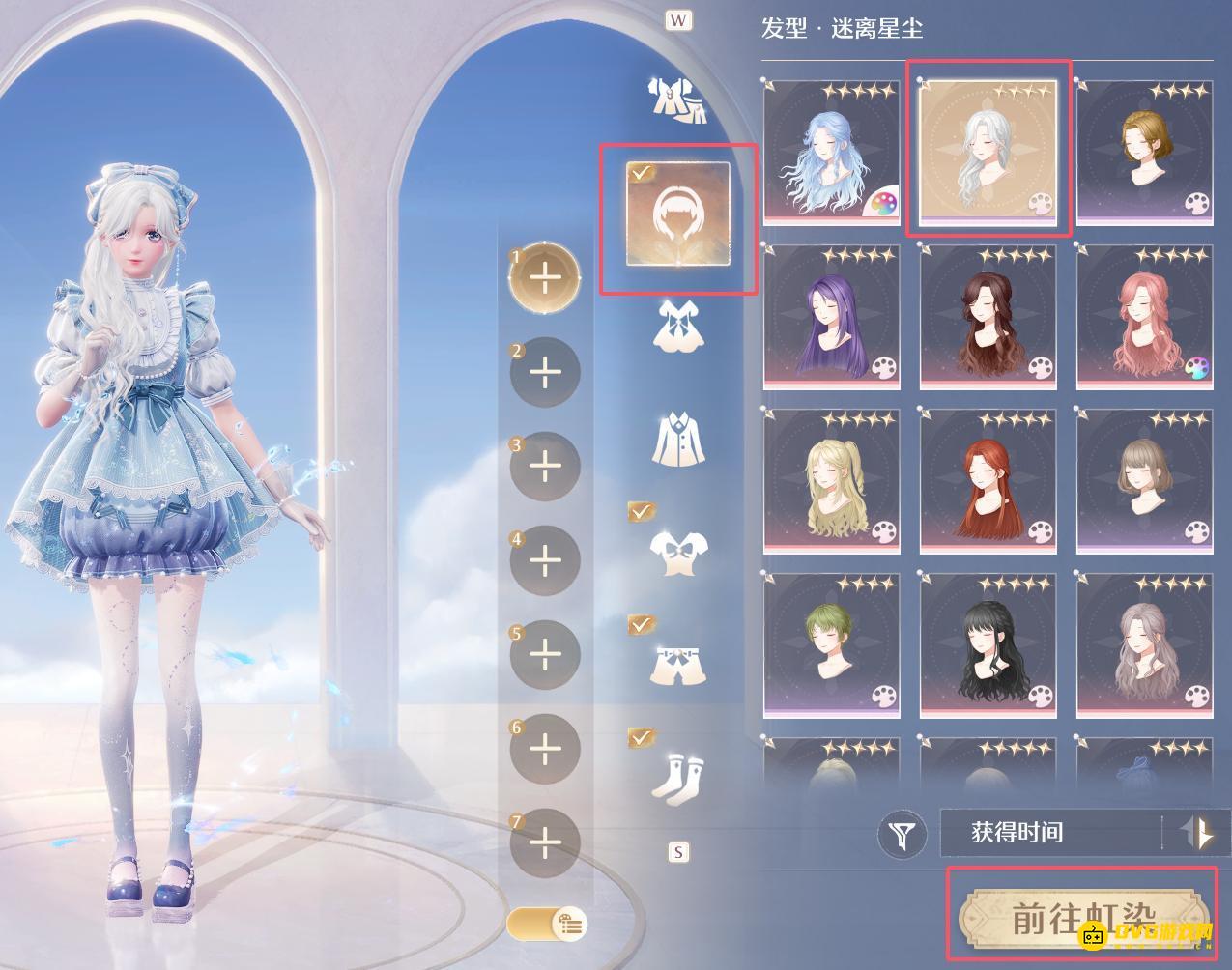The height and width of the screenshot is (970, 1232).
Task: Select the short green hairstyle
Action: (832, 645)
